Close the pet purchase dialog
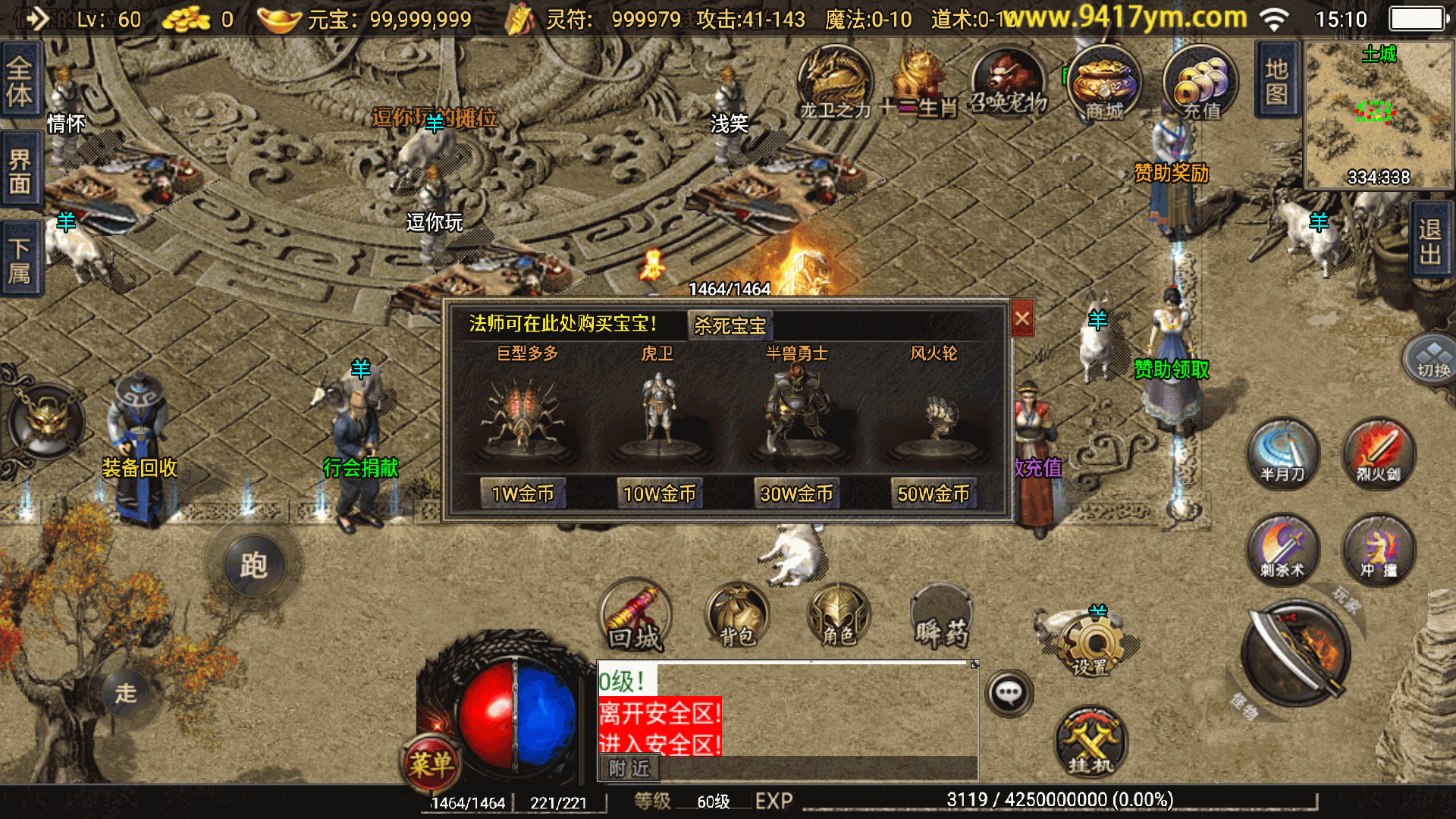Screen dimensions: 1456x819 point(1021,318)
